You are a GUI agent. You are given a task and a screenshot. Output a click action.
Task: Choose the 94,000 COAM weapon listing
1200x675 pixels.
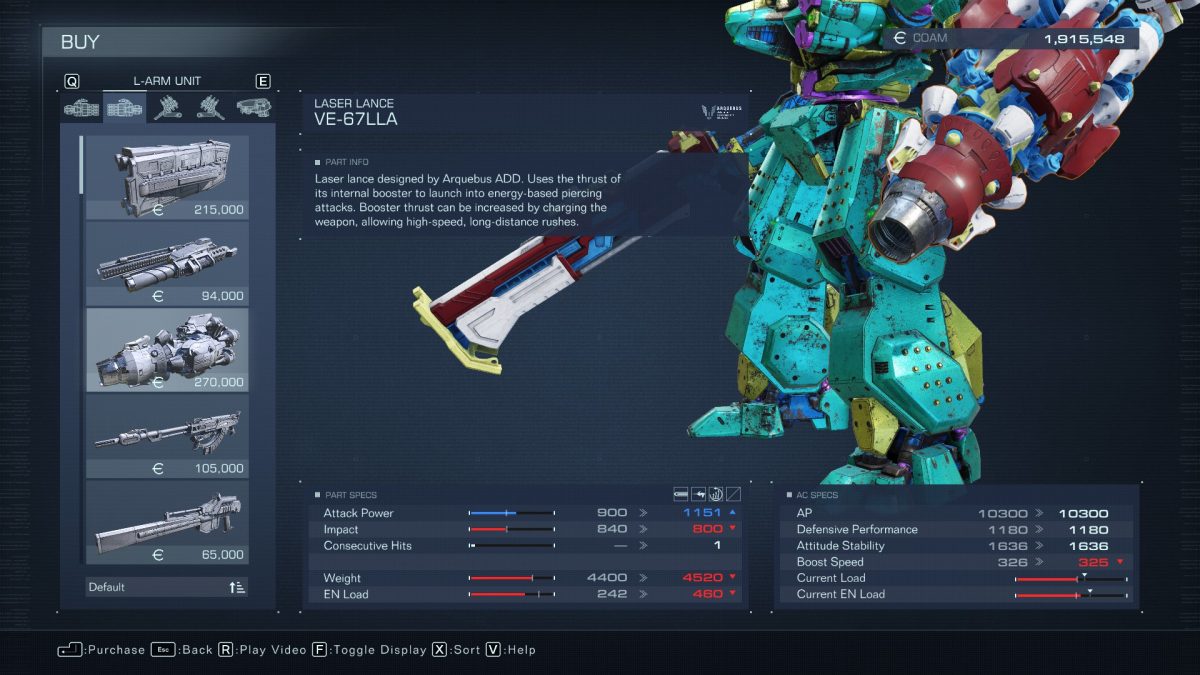(x=167, y=264)
